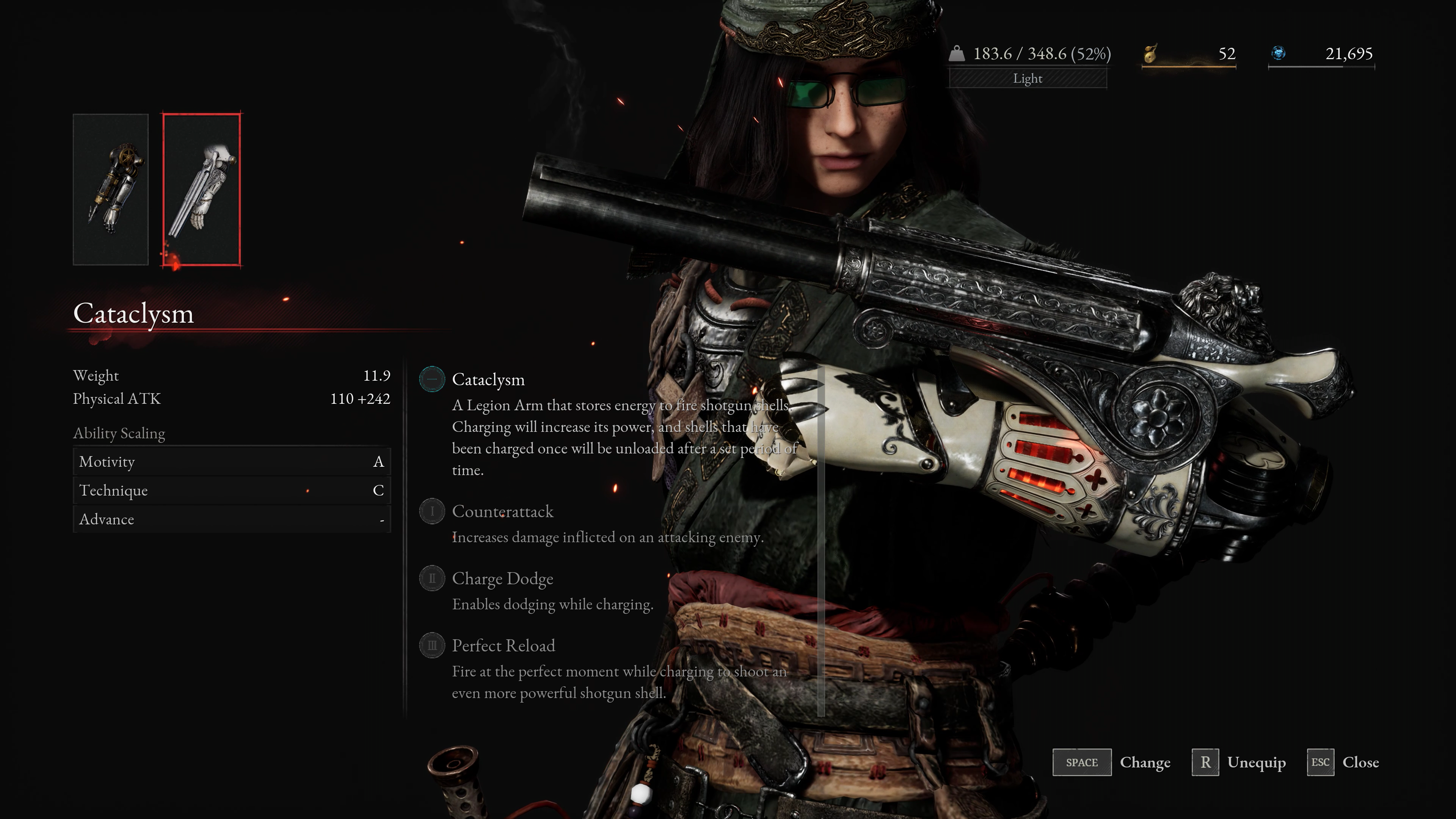Screen dimensions: 1456x819
Task: Select the Cataclysm skill node icon
Action: [x=432, y=379]
